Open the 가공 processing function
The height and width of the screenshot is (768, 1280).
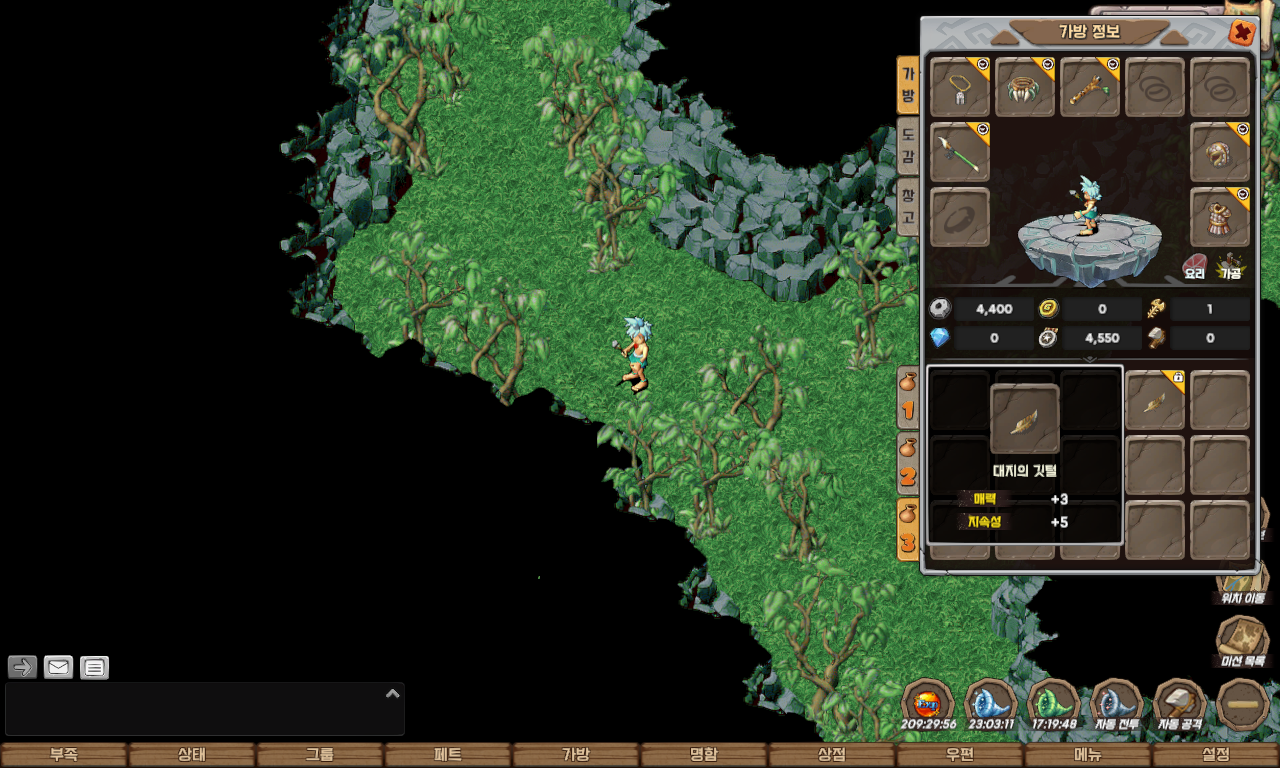[x=1229, y=266]
